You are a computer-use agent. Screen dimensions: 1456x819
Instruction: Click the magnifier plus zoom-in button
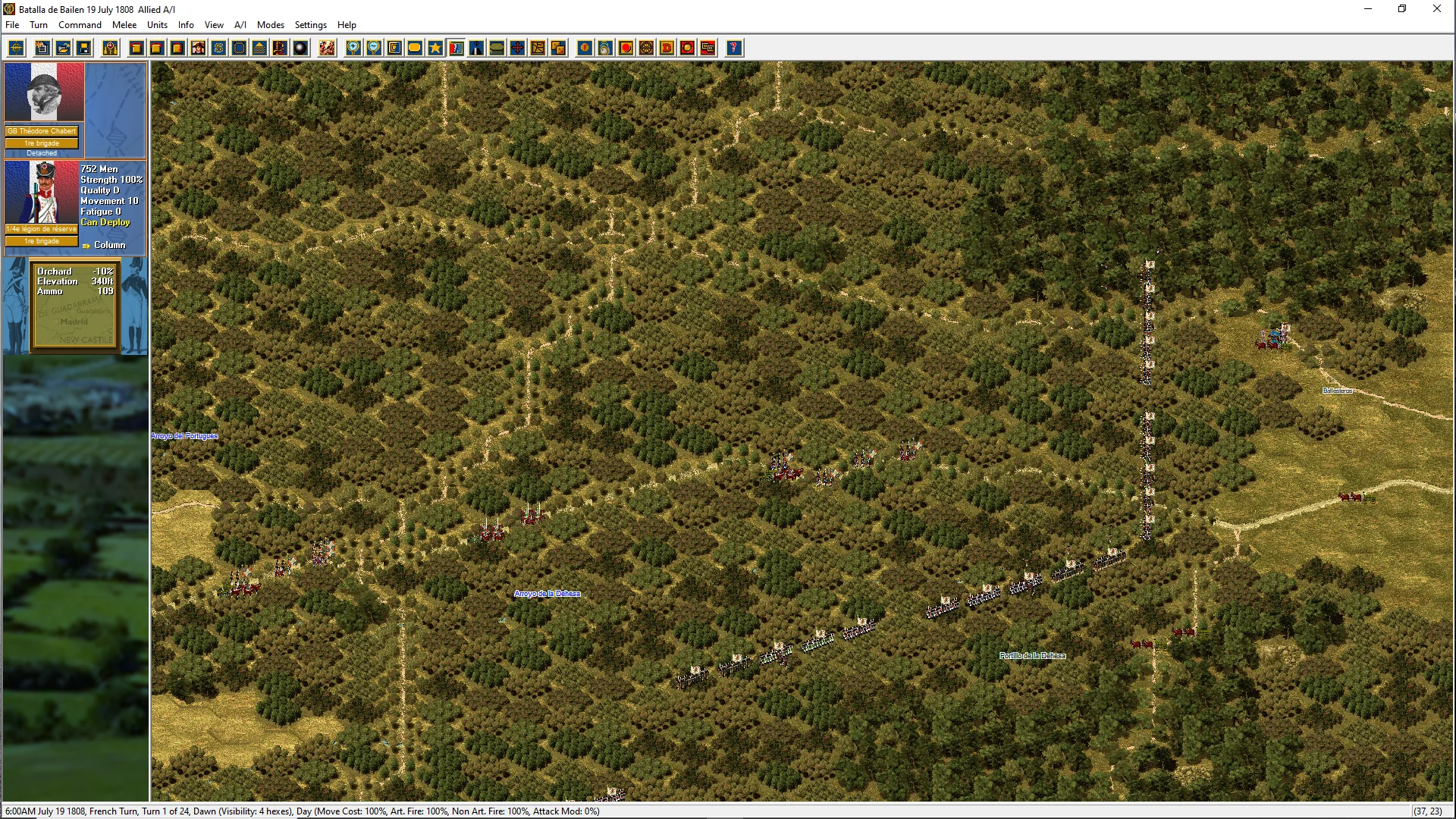click(353, 49)
